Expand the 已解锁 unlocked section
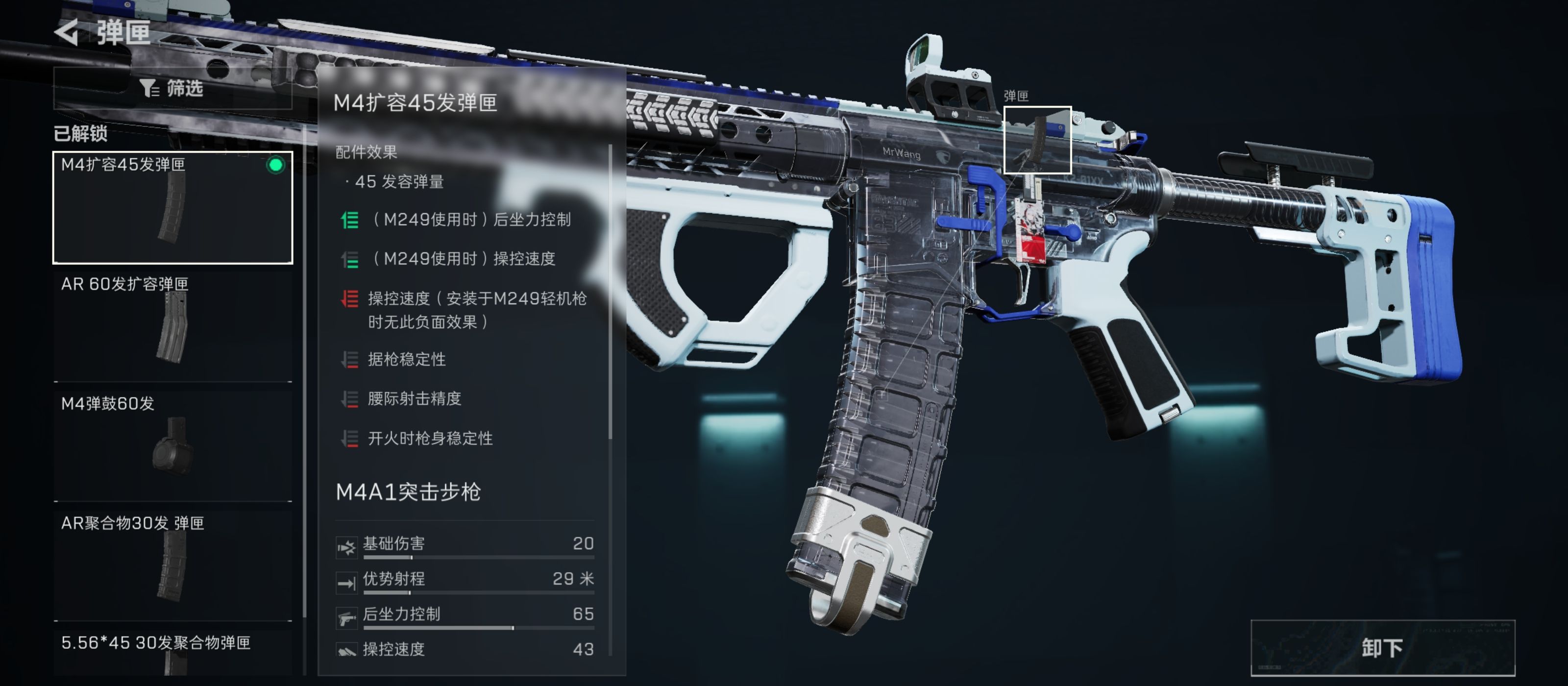This screenshot has width=1568, height=686. click(81, 134)
